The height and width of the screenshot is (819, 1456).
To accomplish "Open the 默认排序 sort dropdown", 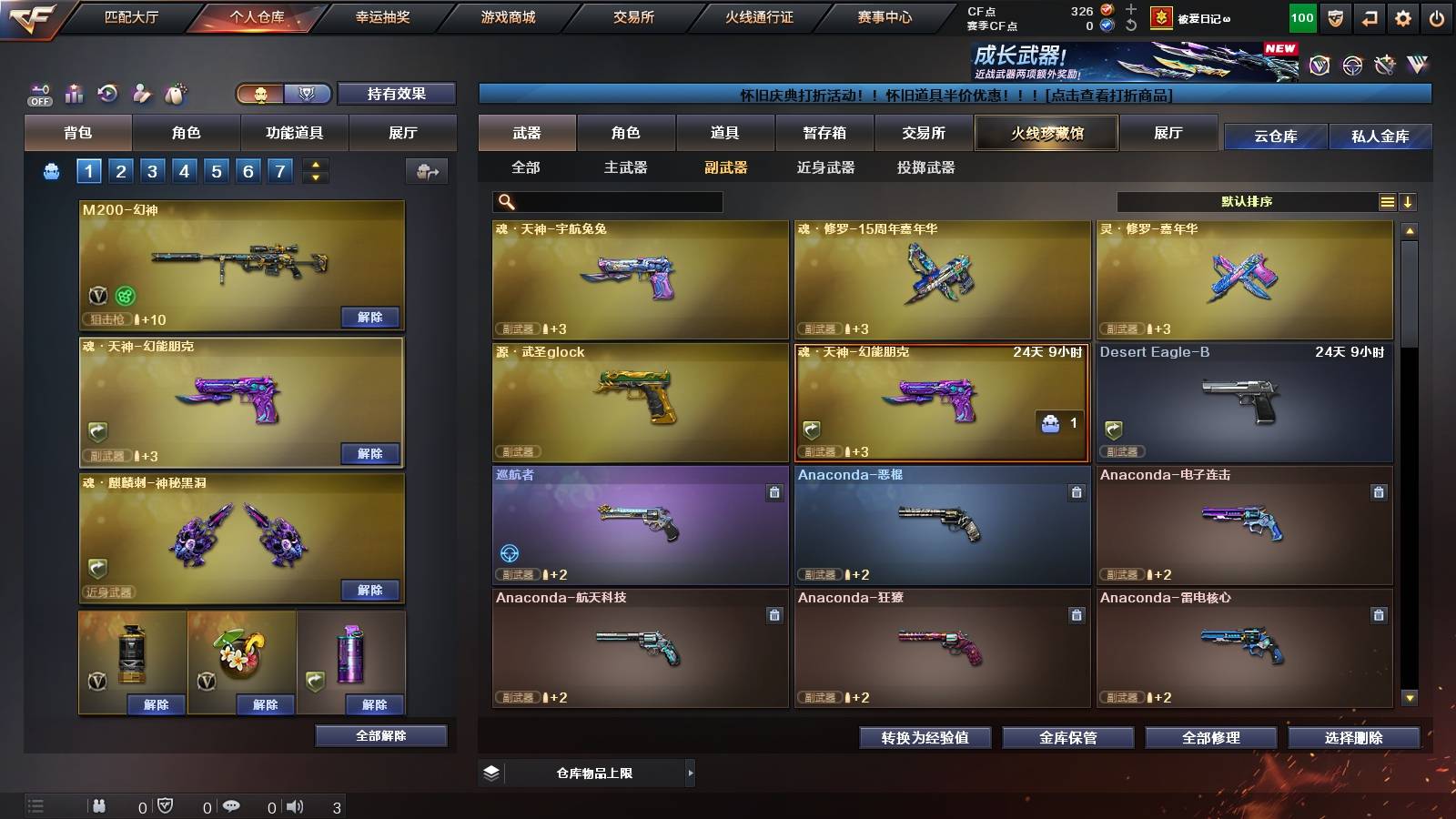I will (x=1247, y=201).
